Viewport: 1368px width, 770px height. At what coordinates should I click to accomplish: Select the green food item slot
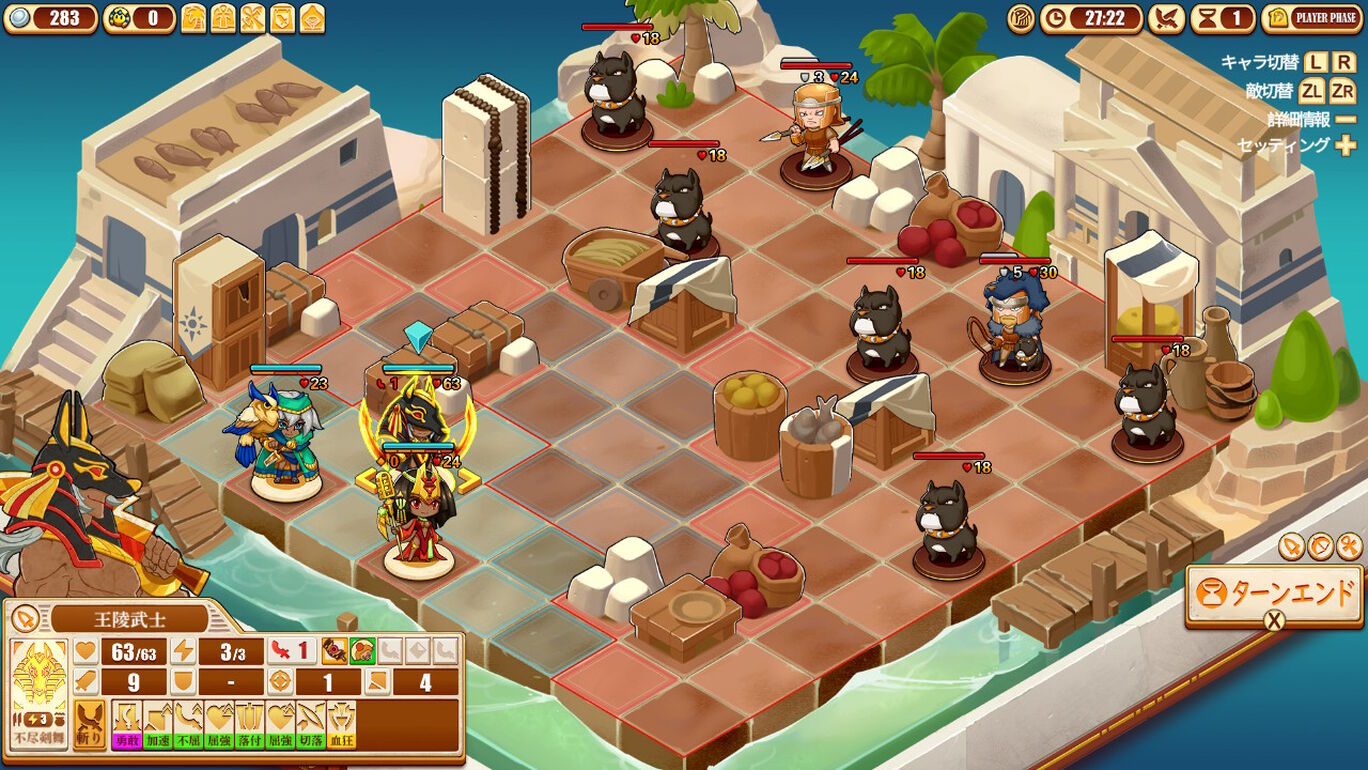[361, 652]
